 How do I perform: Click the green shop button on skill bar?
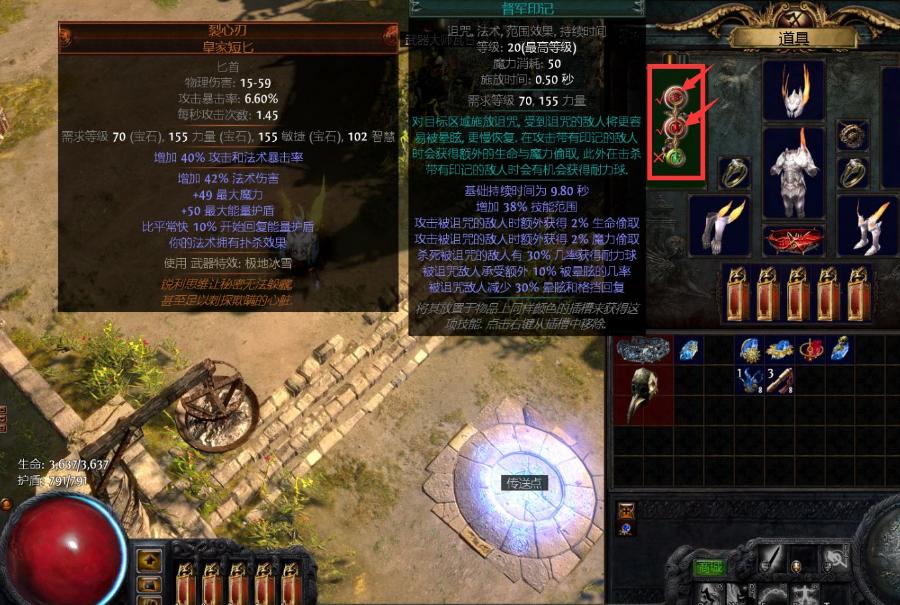tap(709, 568)
